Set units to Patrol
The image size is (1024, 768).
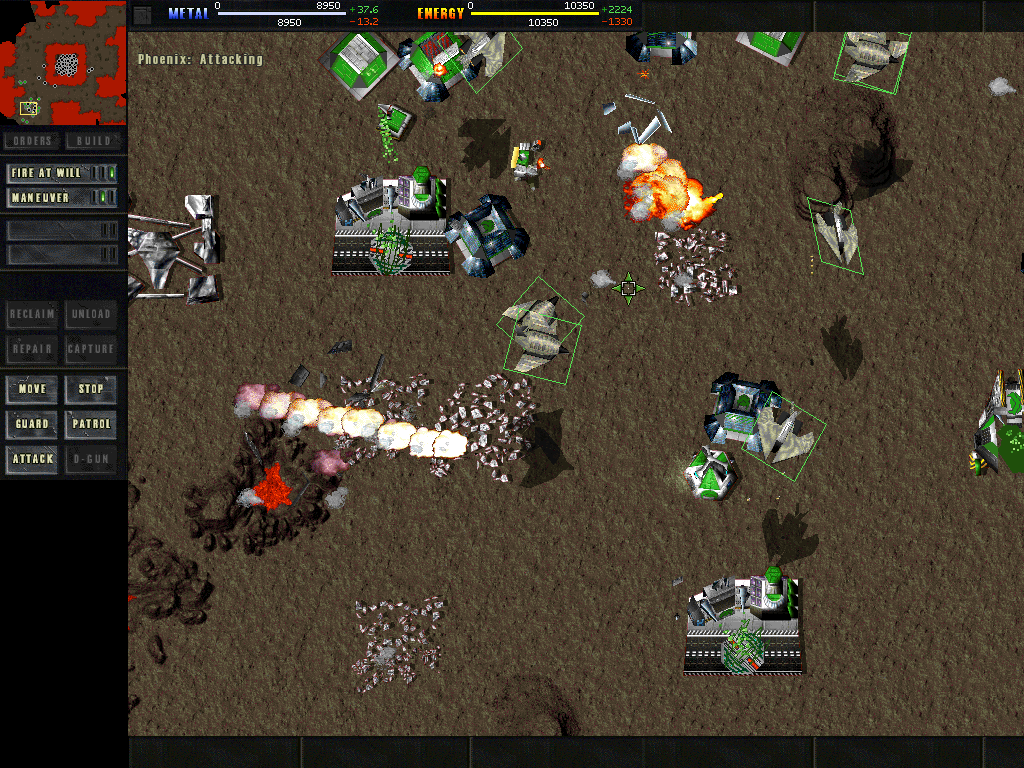91,424
